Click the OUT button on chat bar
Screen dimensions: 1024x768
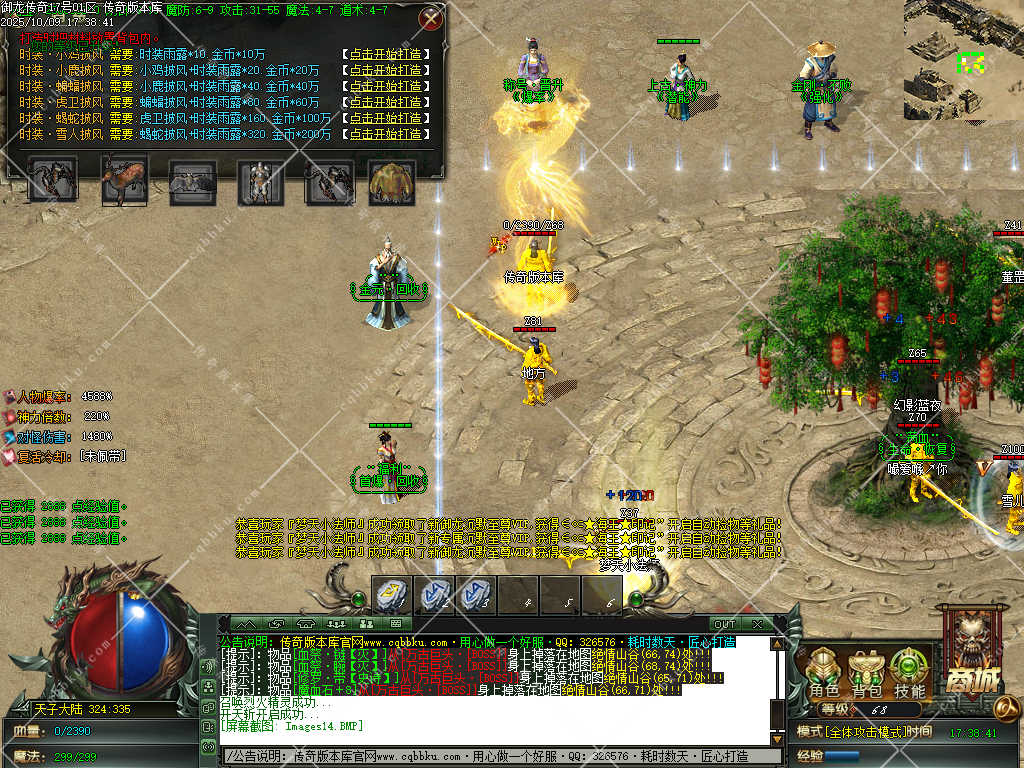723,624
